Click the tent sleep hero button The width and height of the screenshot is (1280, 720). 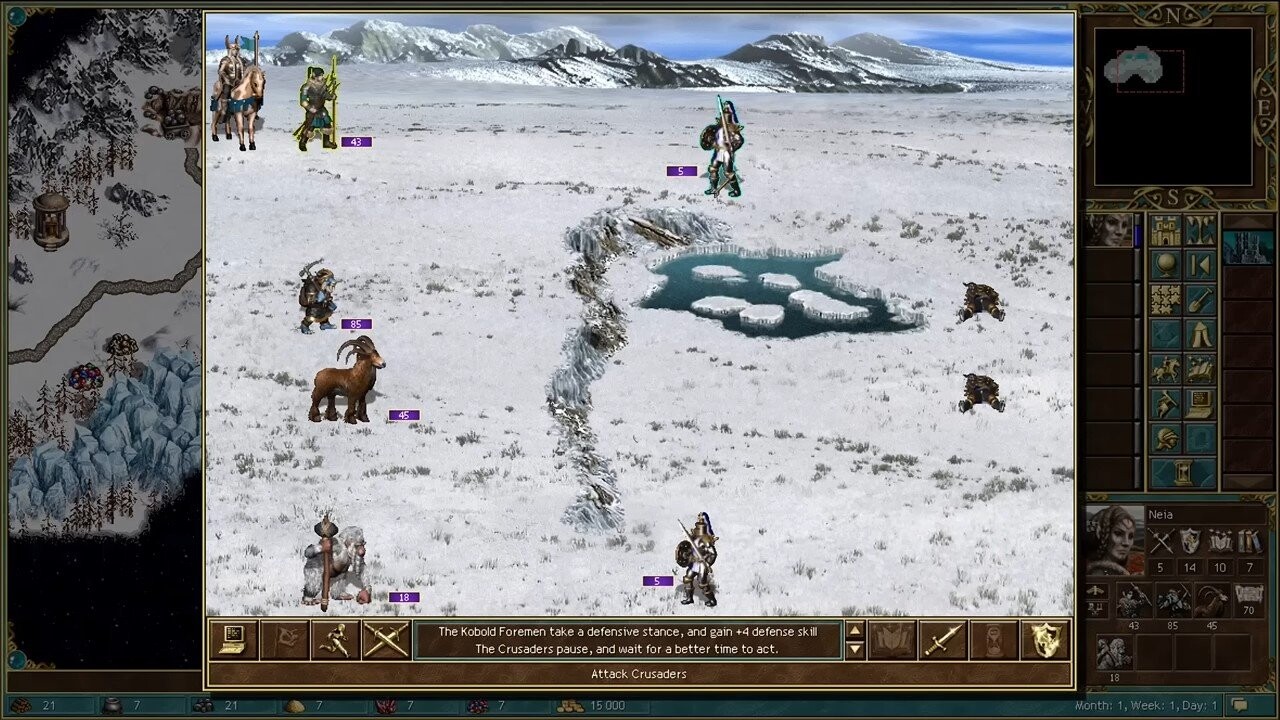click(x=1200, y=334)
